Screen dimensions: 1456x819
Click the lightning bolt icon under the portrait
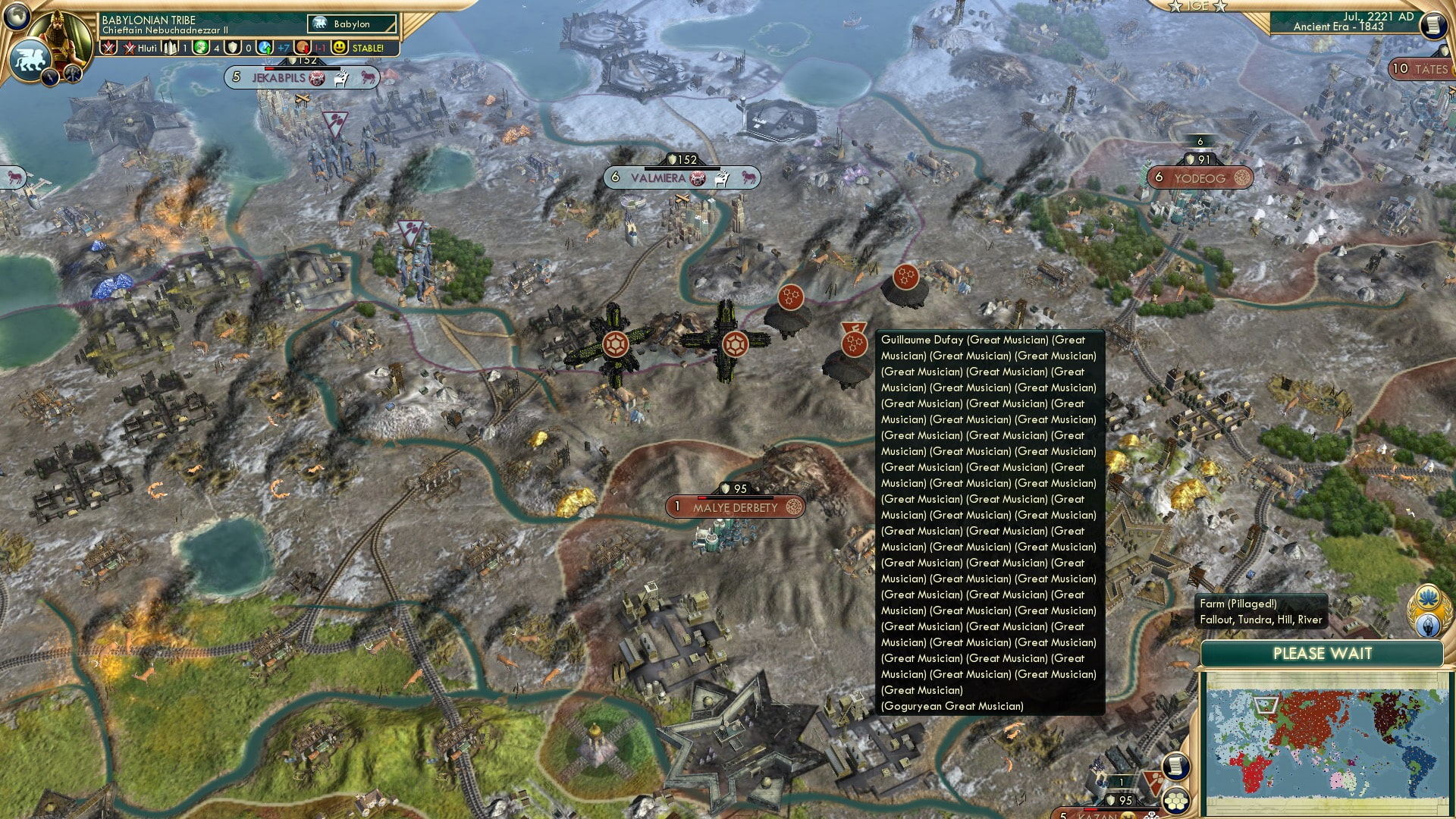[x=51, y=76]
